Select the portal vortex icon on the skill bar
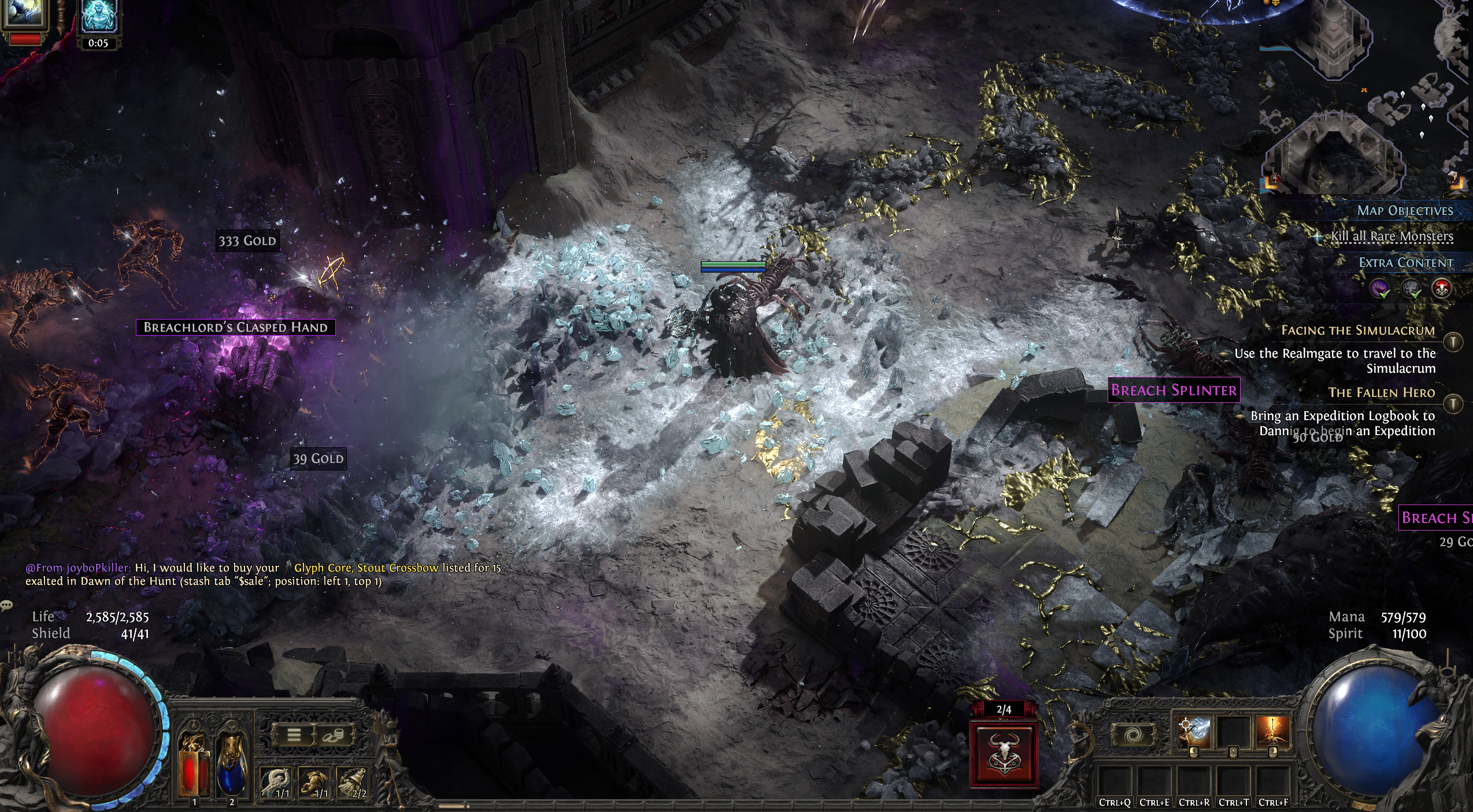The height and width of the screenshot is (812, 1473). coord(1134,734)
